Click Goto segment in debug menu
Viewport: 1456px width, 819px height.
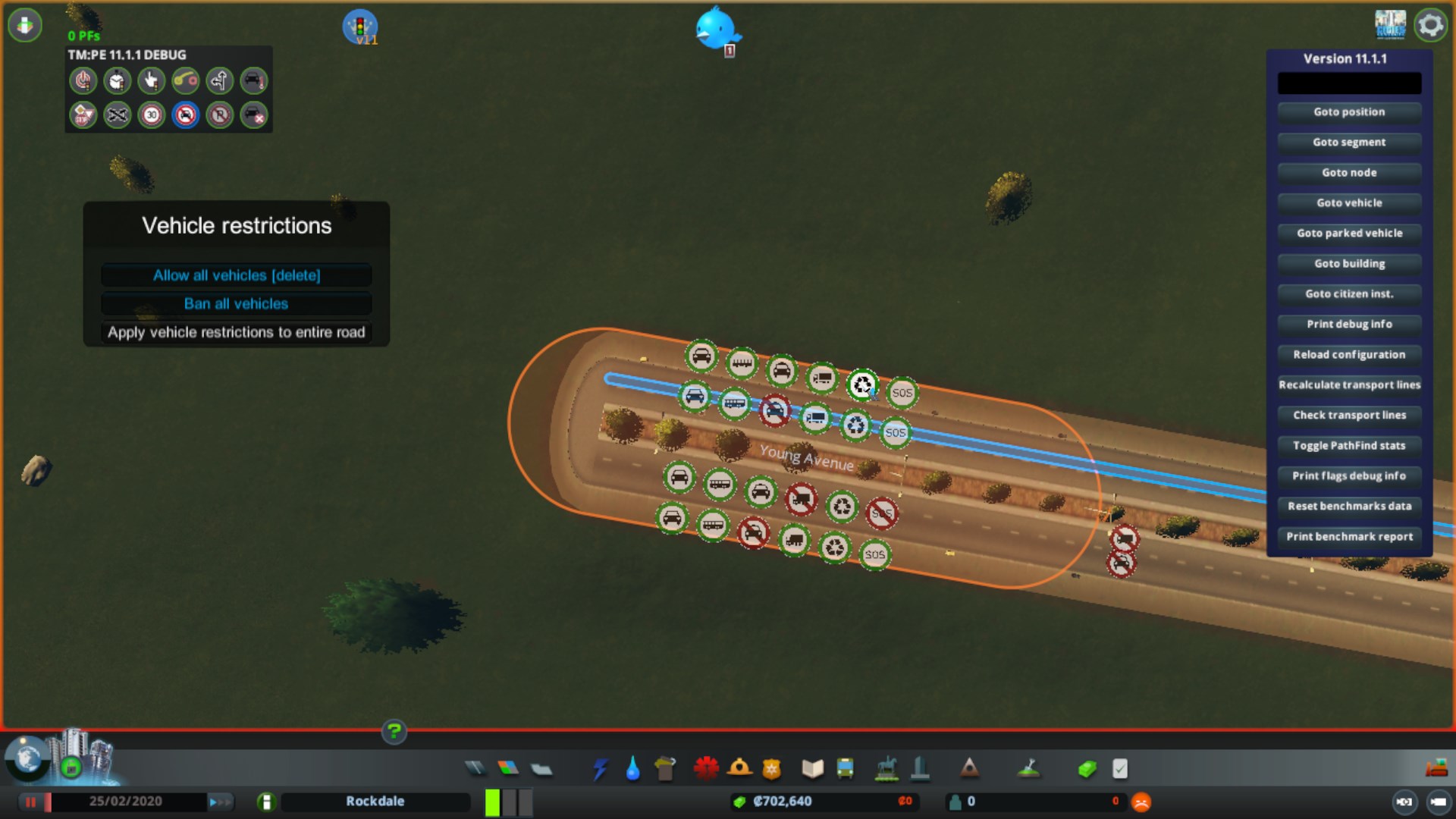[x=1349, y=143]
